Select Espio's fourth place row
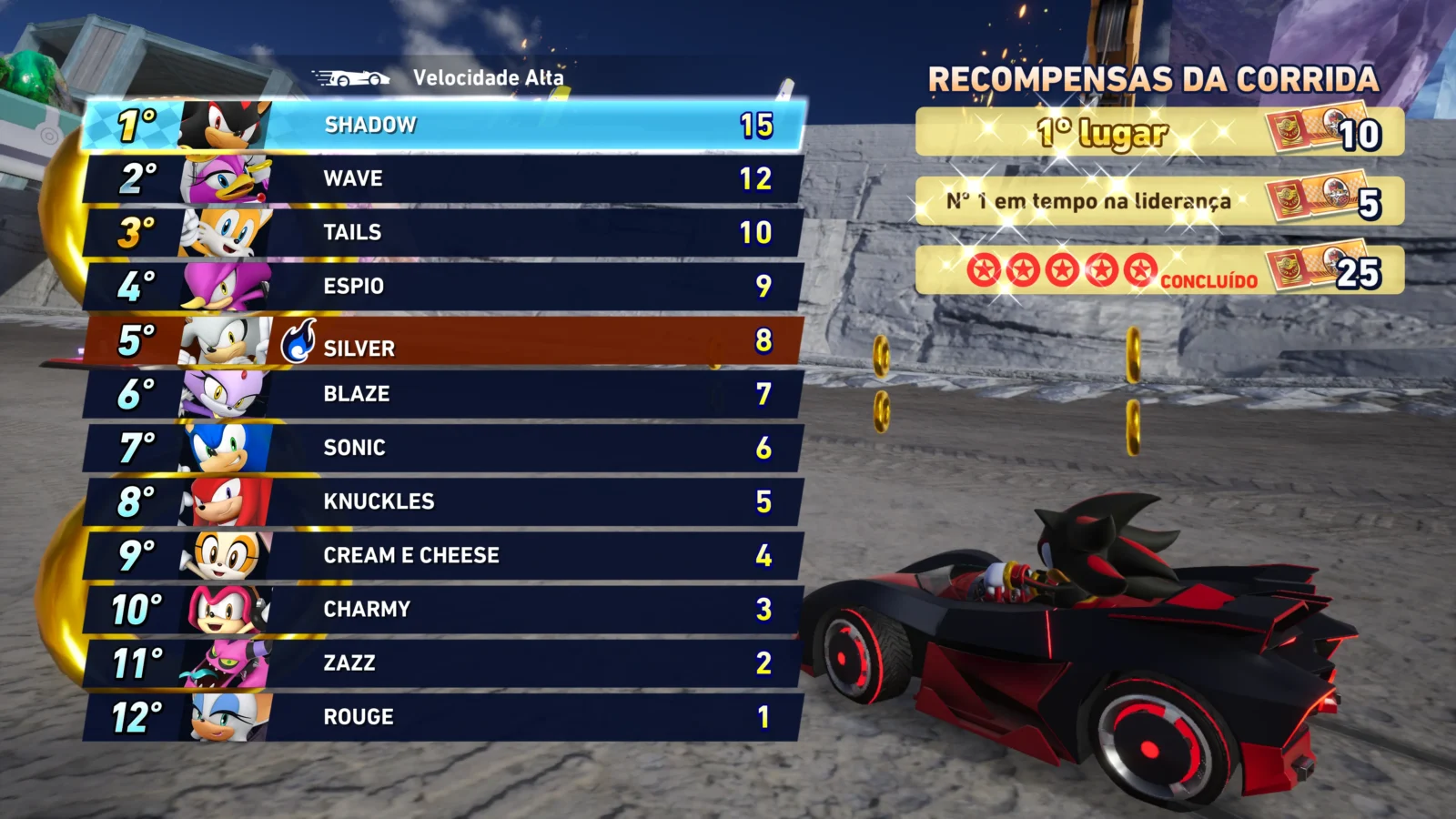The height and width of the screenshot is (819, 1456). [x=444, y=286]
